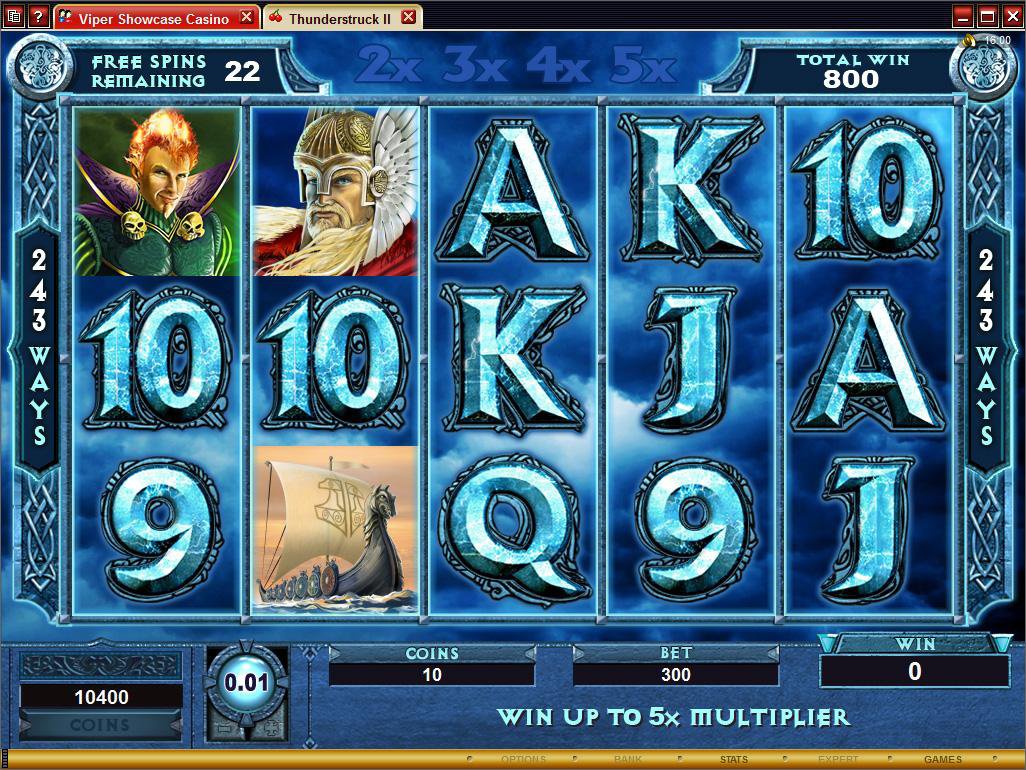Minimize the casino window

click(x=963, y=17)
